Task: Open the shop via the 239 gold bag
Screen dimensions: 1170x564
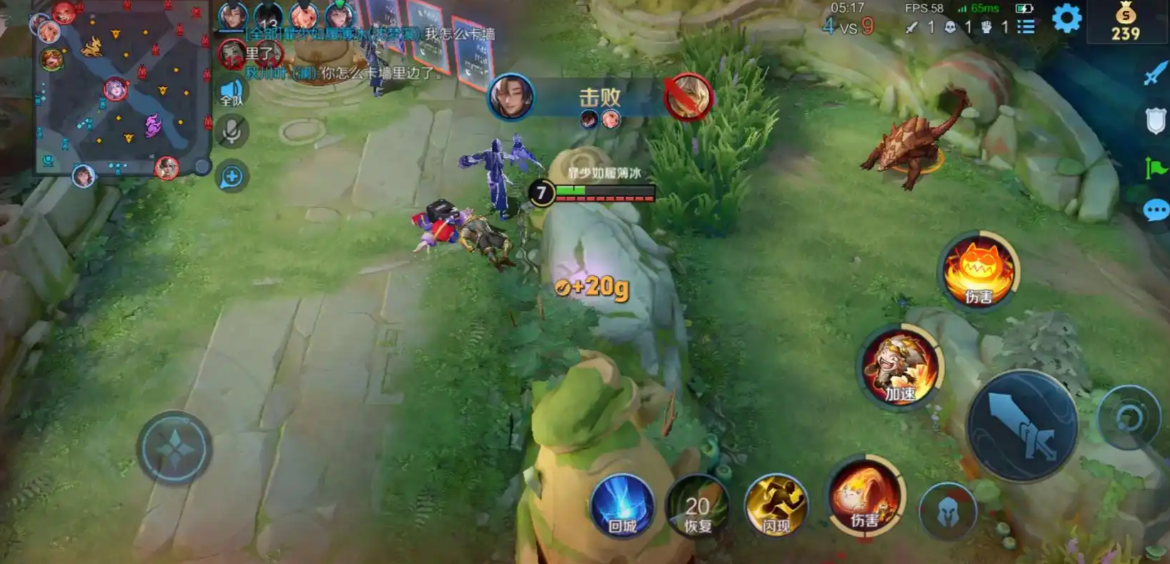Action: tap(1125, 21)
